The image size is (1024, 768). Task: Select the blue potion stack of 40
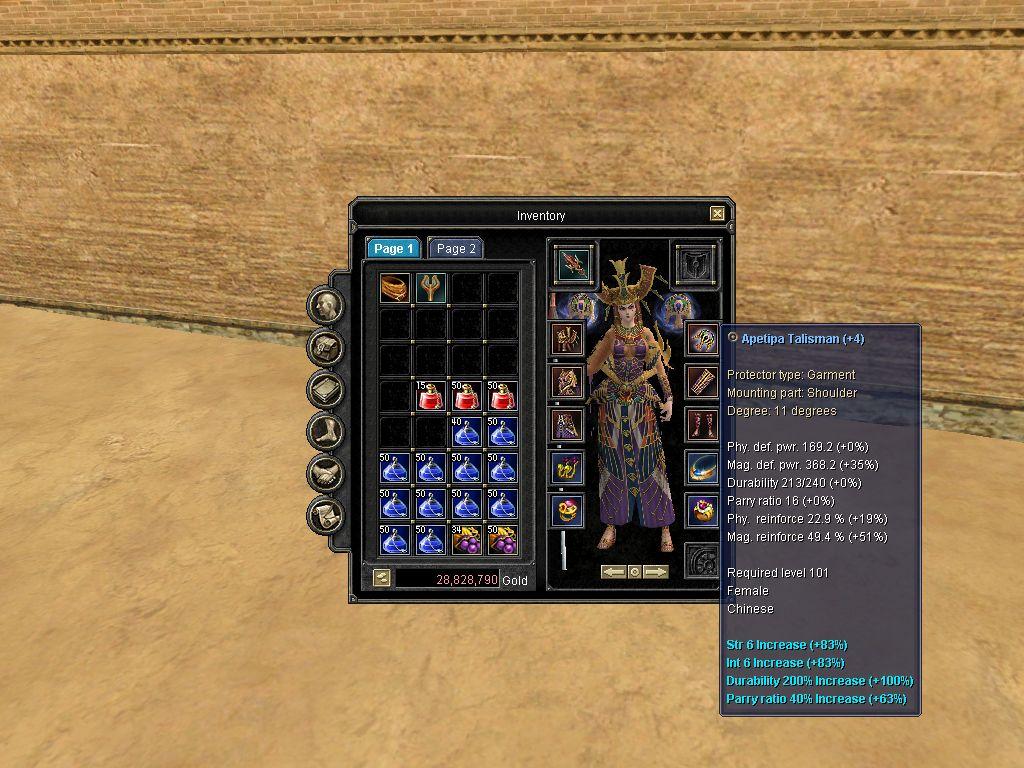coord(466,432)
